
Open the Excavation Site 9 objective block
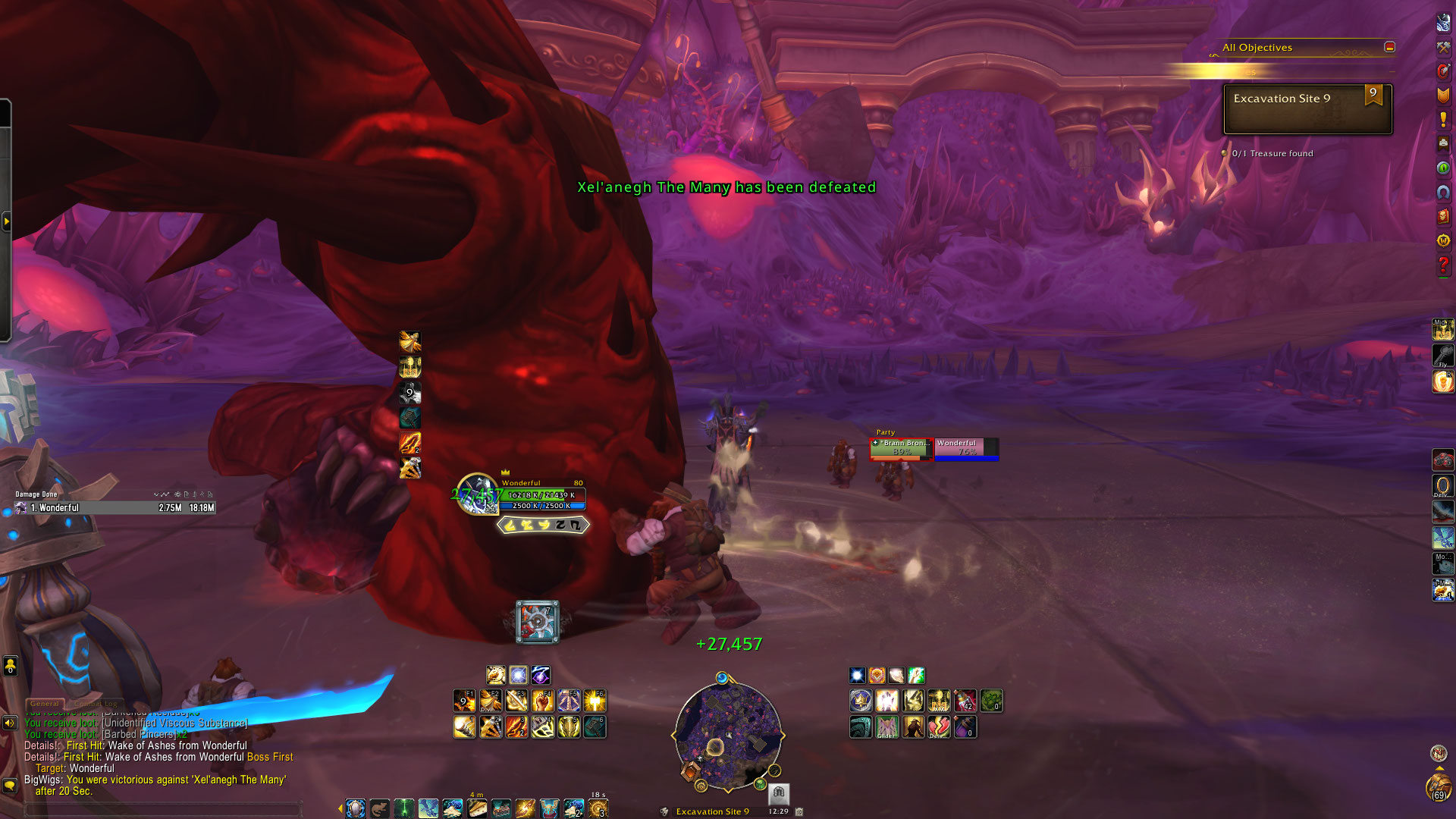click(1307, 109)
